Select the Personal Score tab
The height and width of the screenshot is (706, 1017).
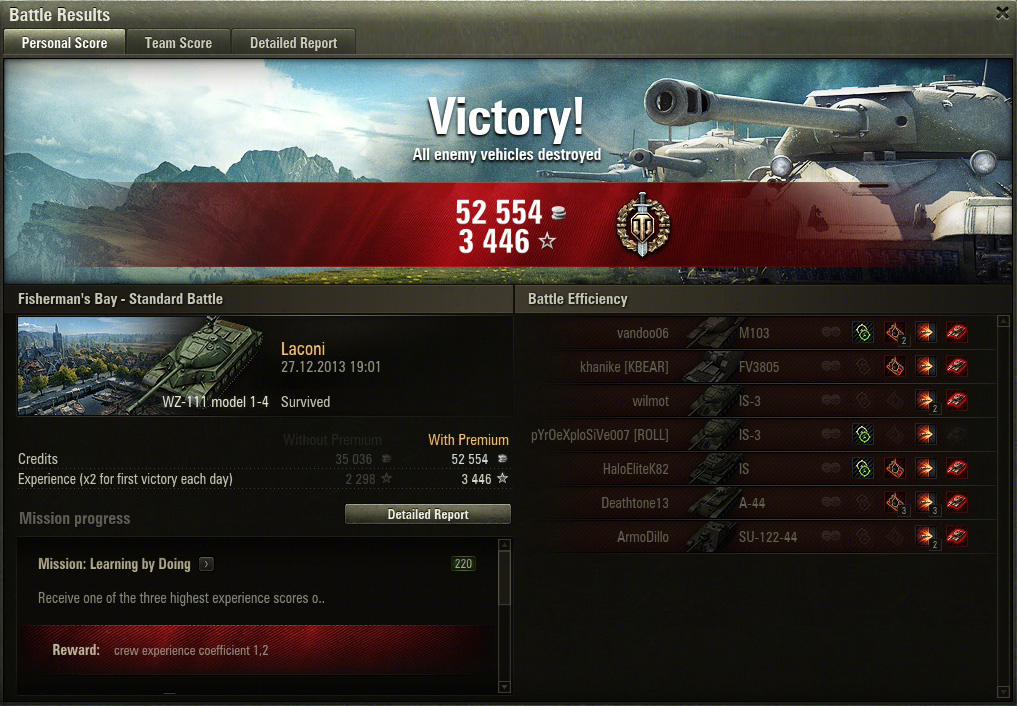click(x=64, y=43)
